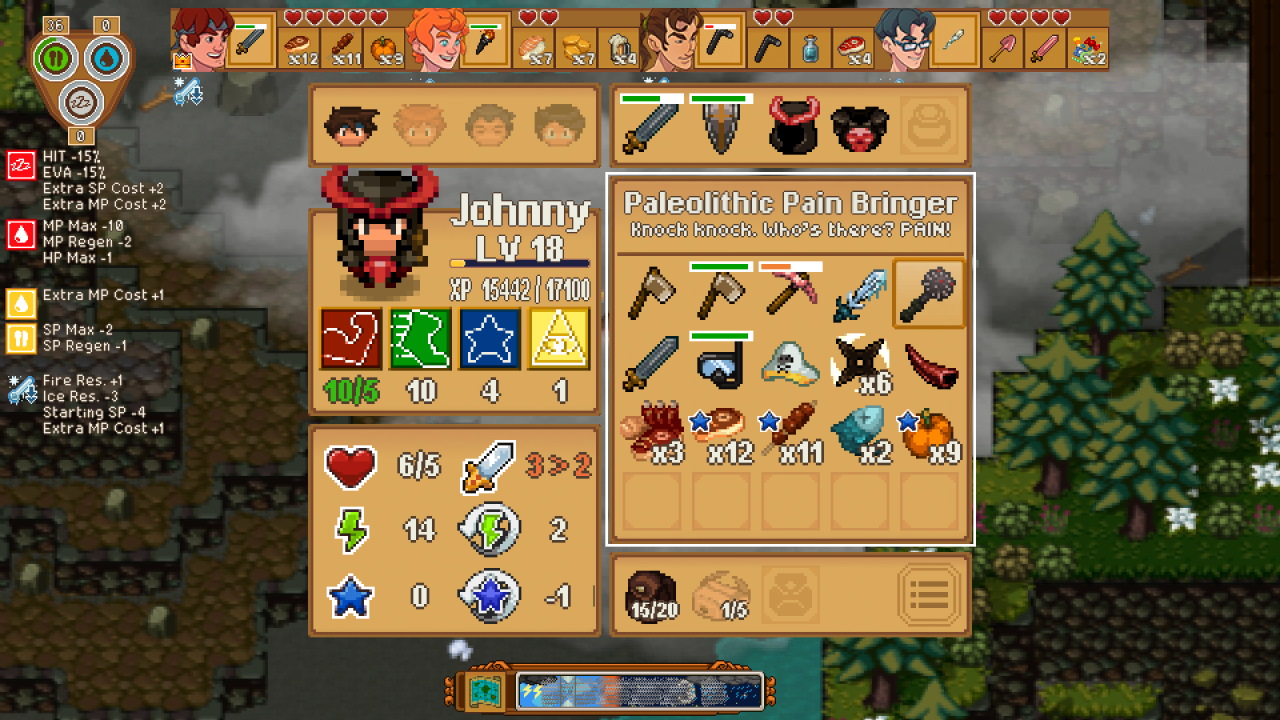Click the map icon on the bottom bar
The height and width of the screenshot is (720, 1280).
(484, 690)
